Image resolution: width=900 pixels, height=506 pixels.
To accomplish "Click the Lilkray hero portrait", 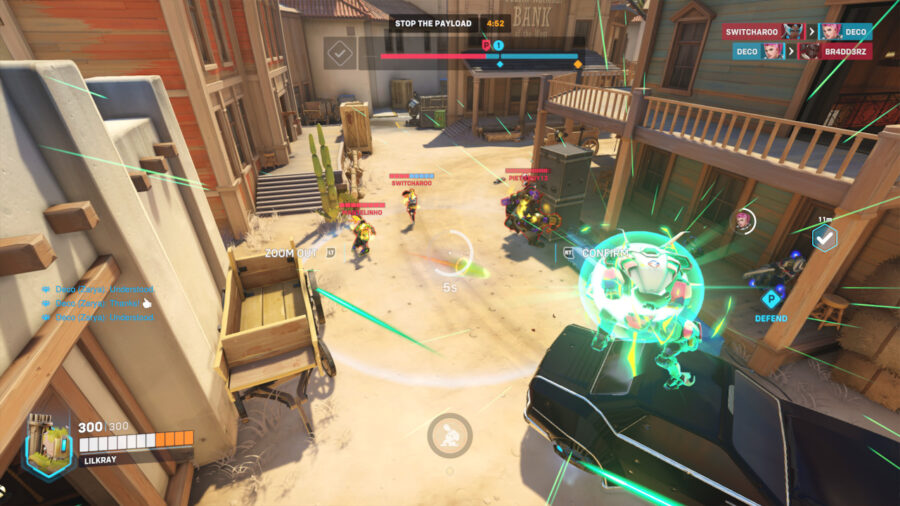I will point(48,444).
